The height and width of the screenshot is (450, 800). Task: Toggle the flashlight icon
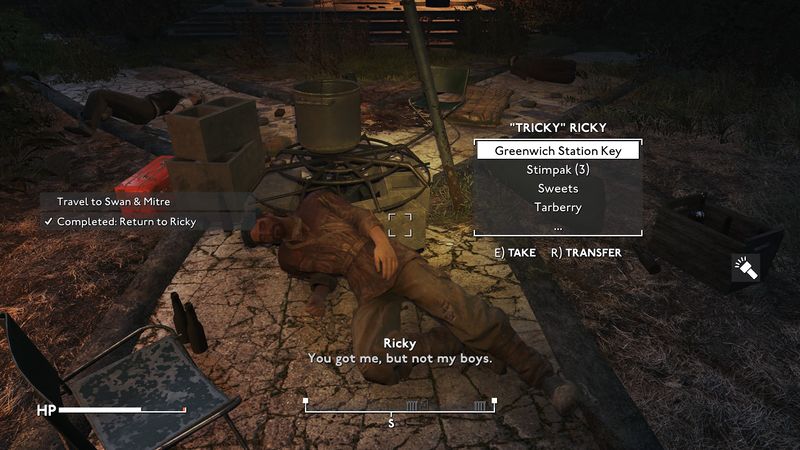745,267
